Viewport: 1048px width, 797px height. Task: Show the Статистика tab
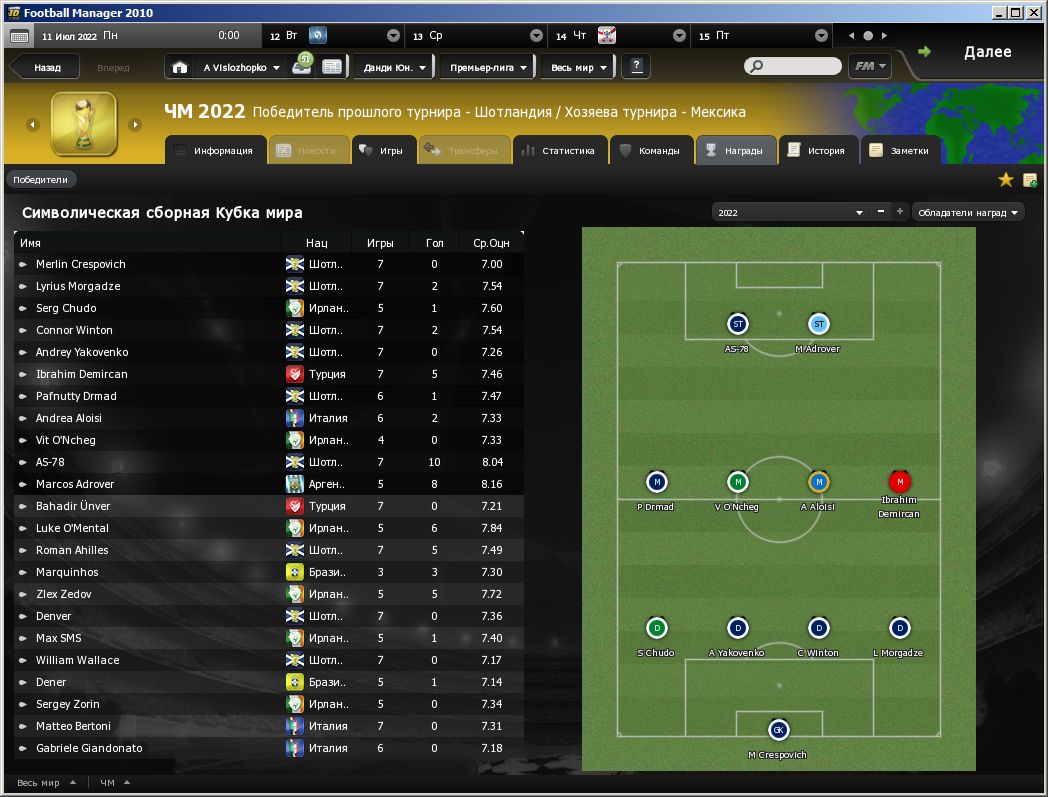[558, 151]
